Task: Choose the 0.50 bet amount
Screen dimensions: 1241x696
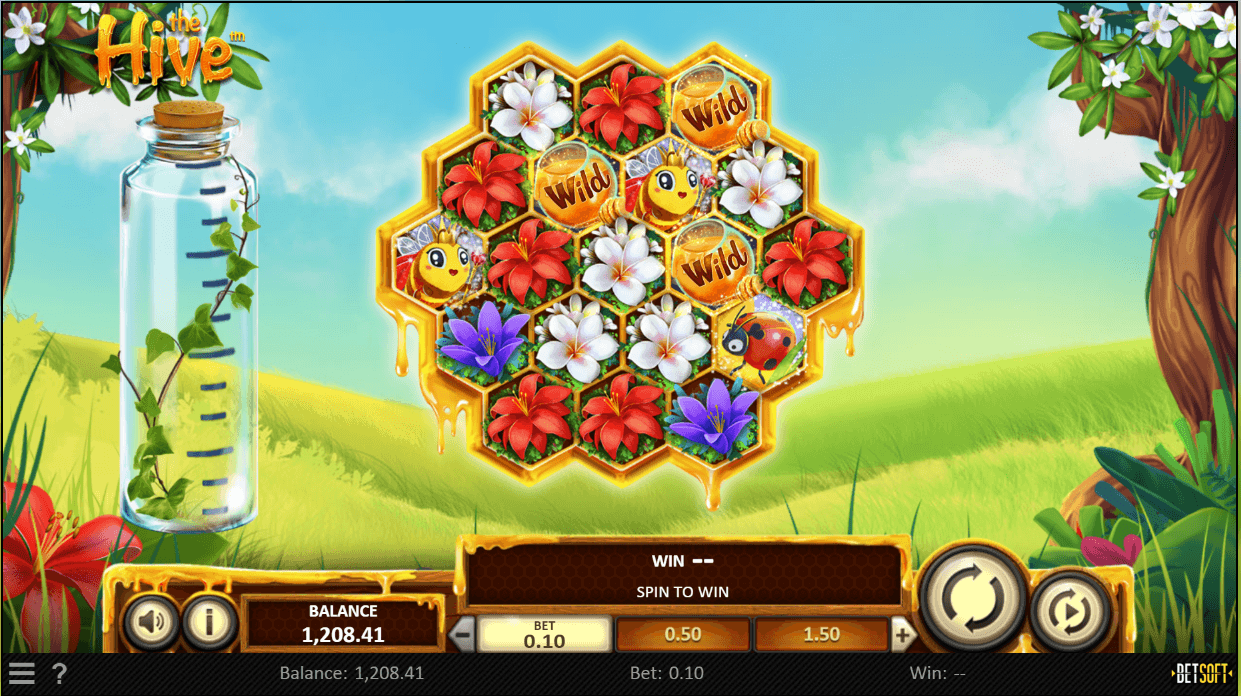Action: pyautogui.click(x=682, y=634)
